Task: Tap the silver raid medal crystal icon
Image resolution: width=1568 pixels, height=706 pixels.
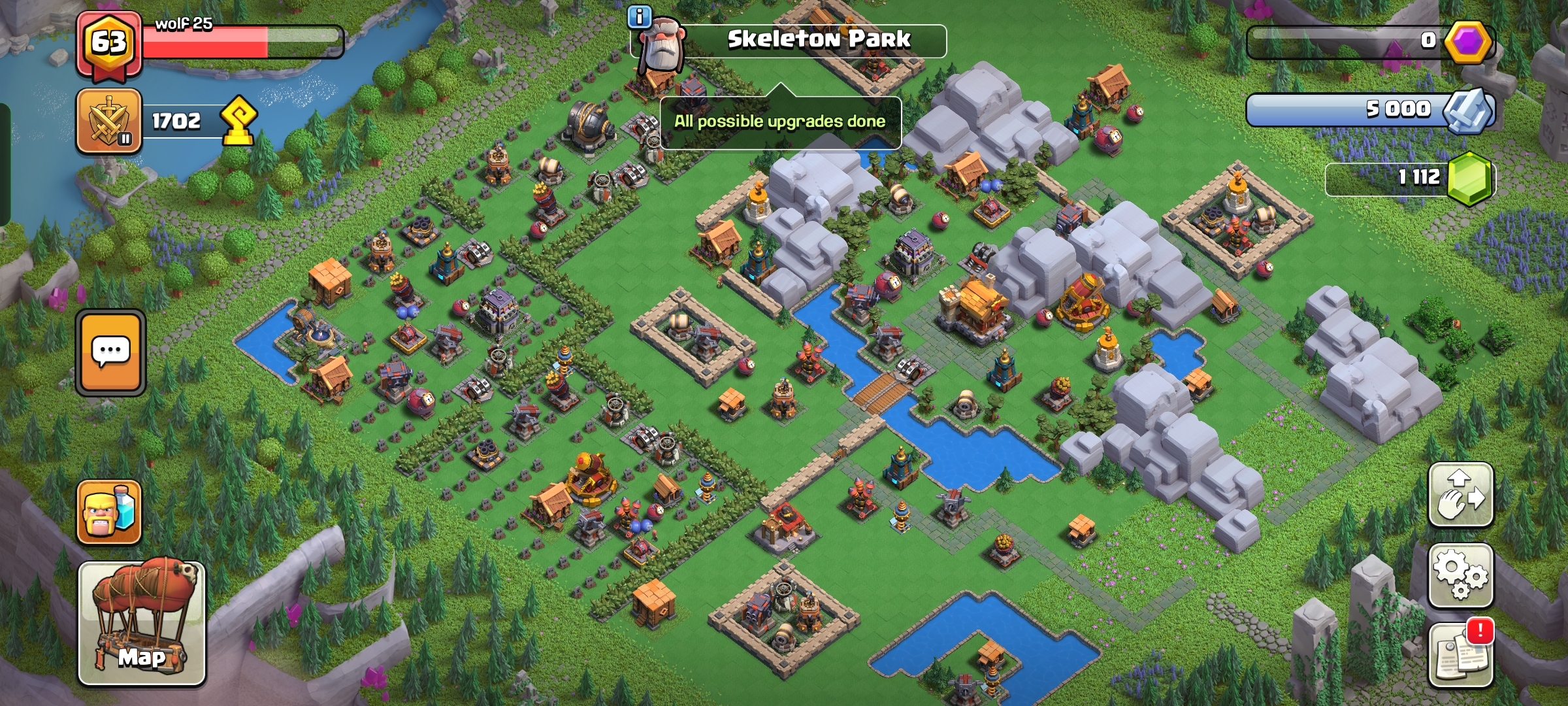Action: point(1467,110)
